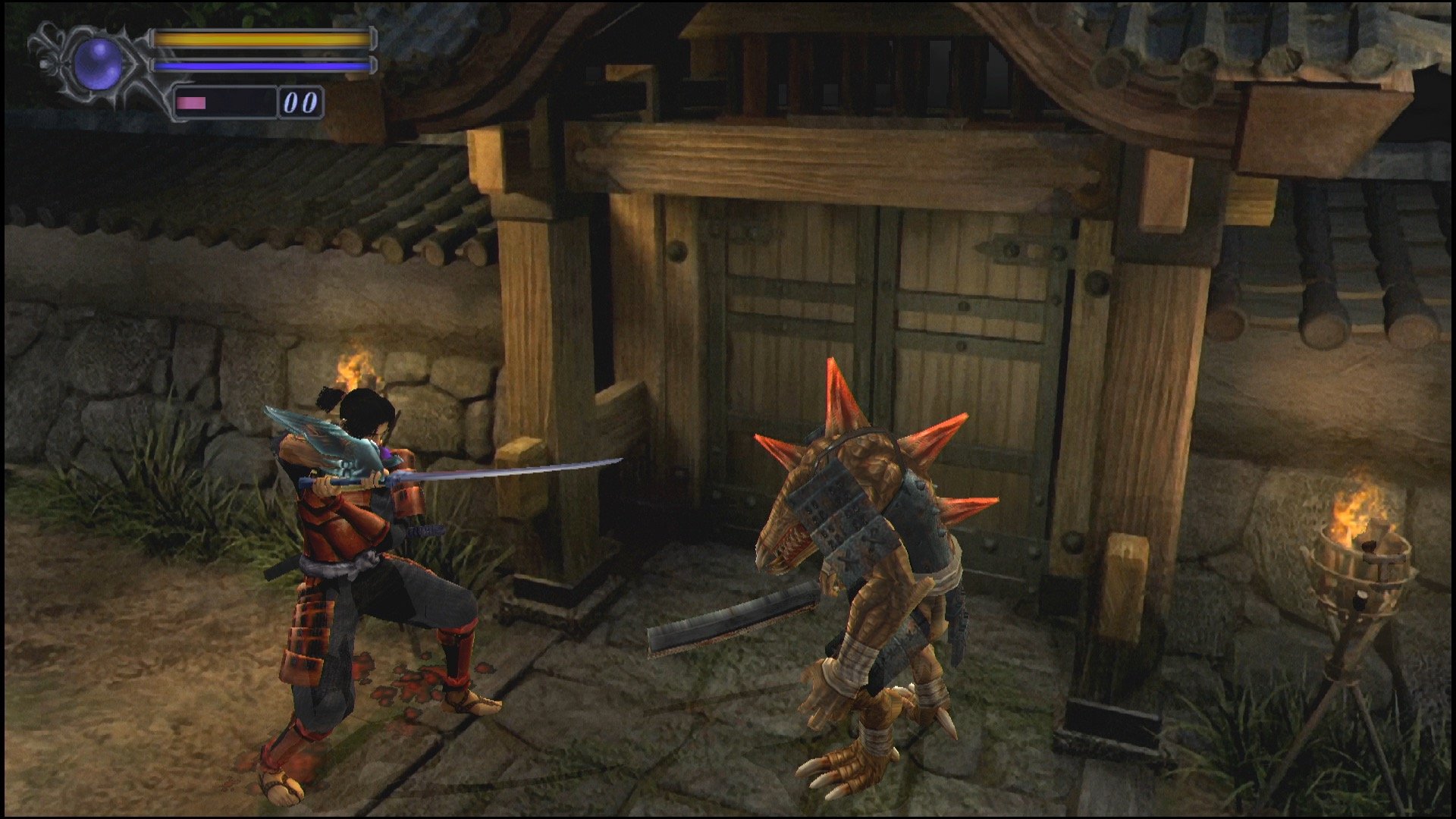This screenshot has height=819, width=1456.
Task: Toggle the blue magic gauge
Action: 258,64
